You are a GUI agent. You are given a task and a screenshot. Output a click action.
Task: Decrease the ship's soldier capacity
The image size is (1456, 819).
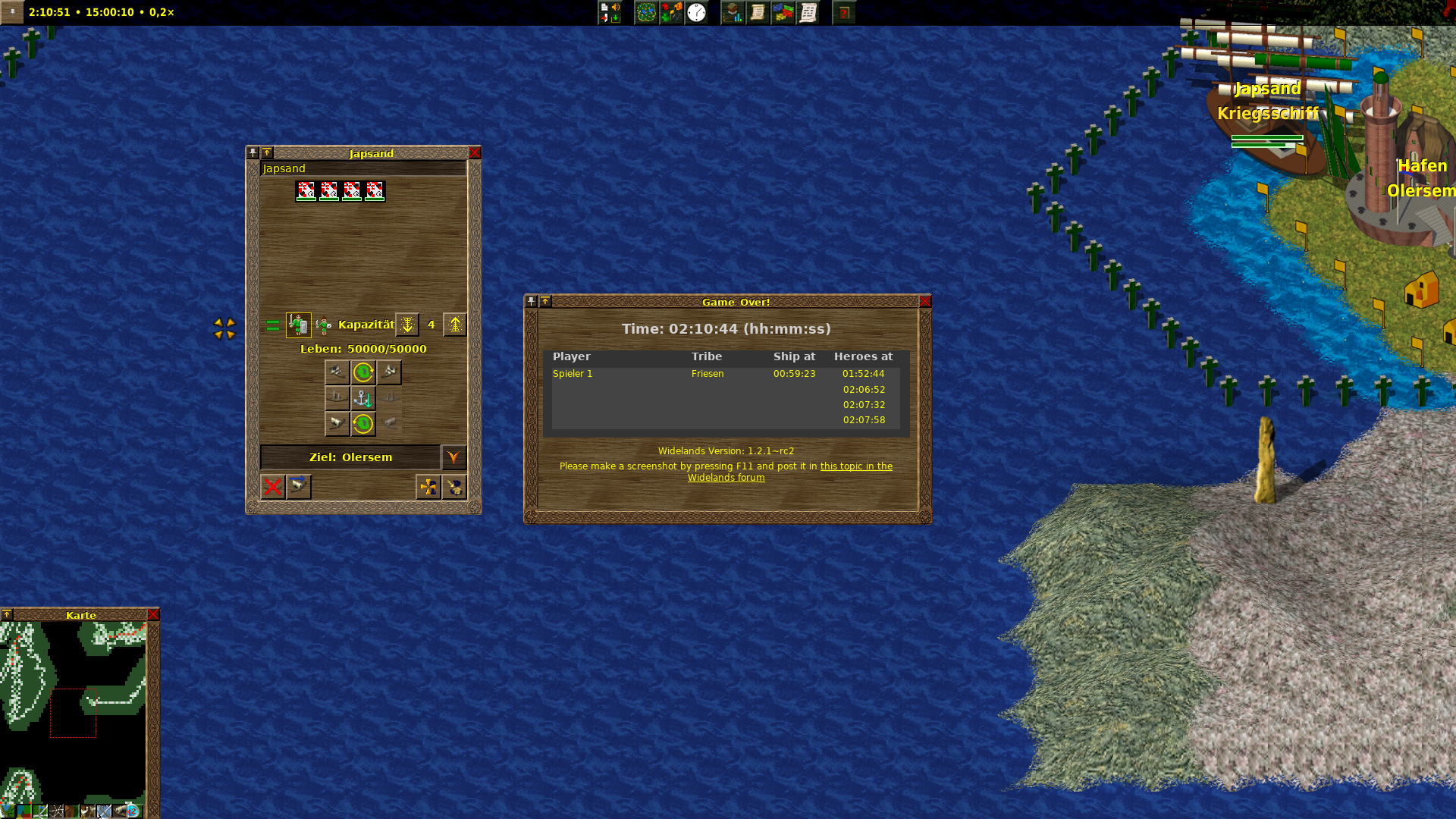click(407, 325)
